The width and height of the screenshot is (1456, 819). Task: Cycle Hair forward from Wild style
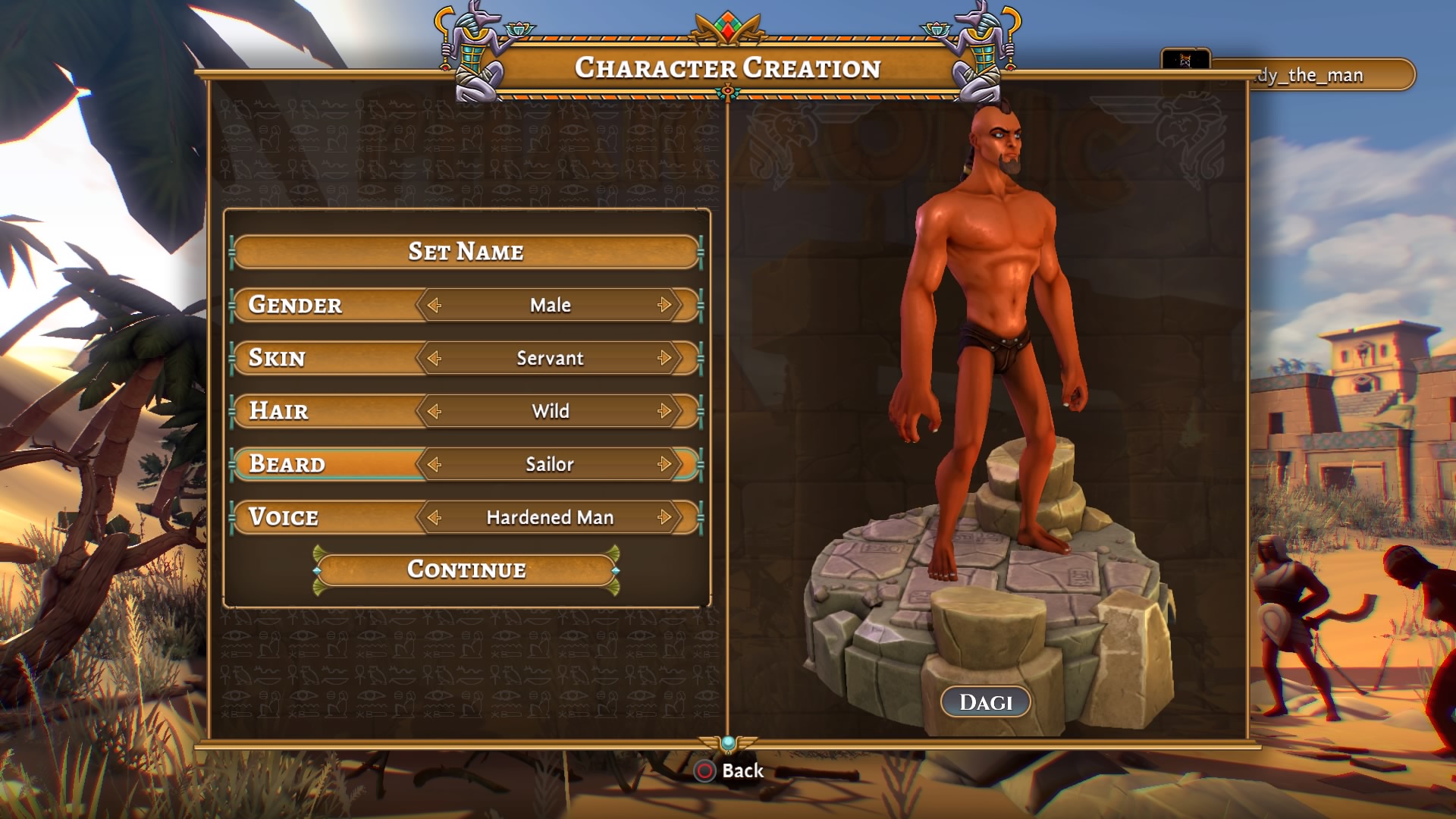pos(665,411)
